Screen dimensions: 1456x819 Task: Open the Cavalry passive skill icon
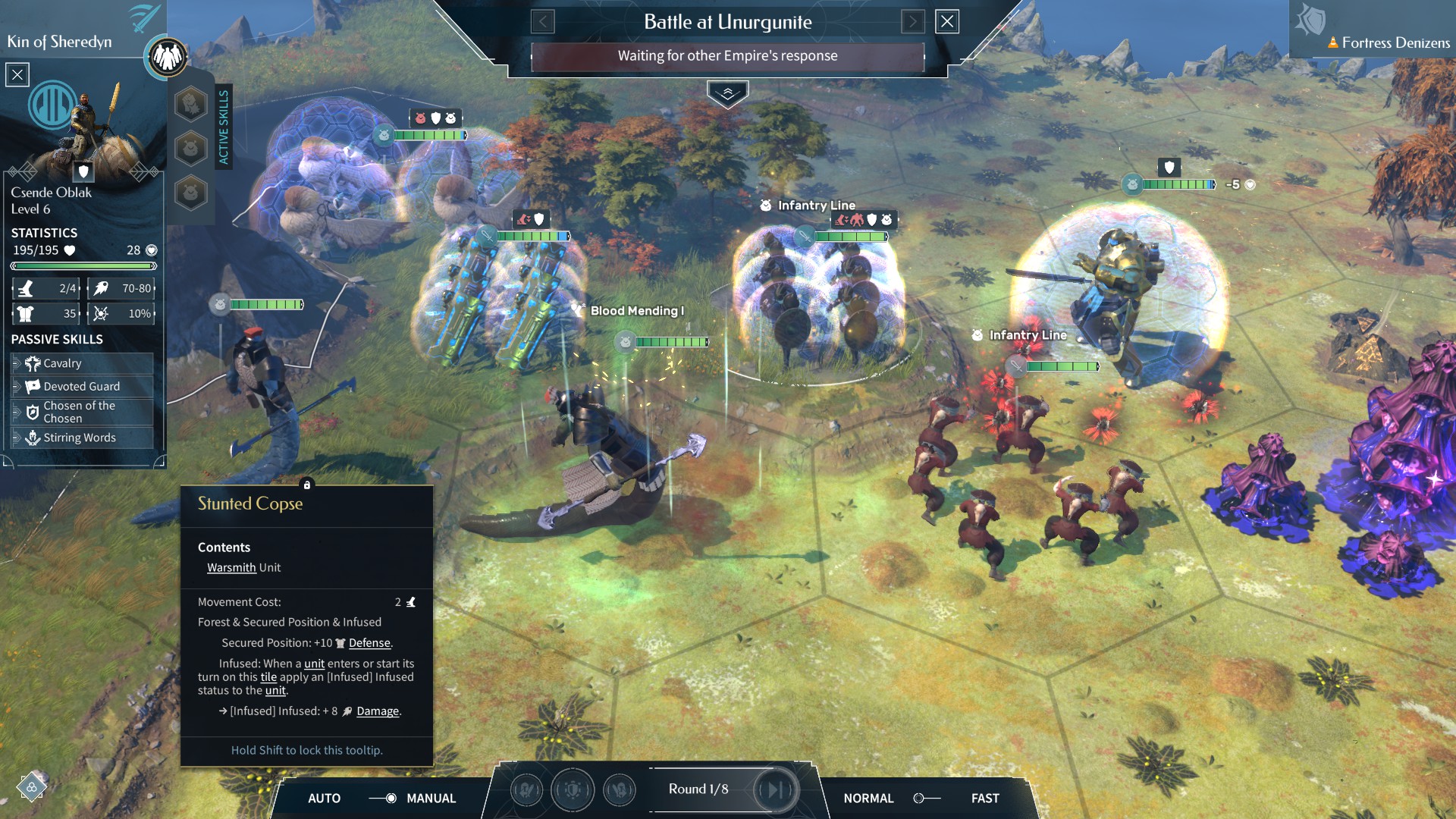pos(32,363)
